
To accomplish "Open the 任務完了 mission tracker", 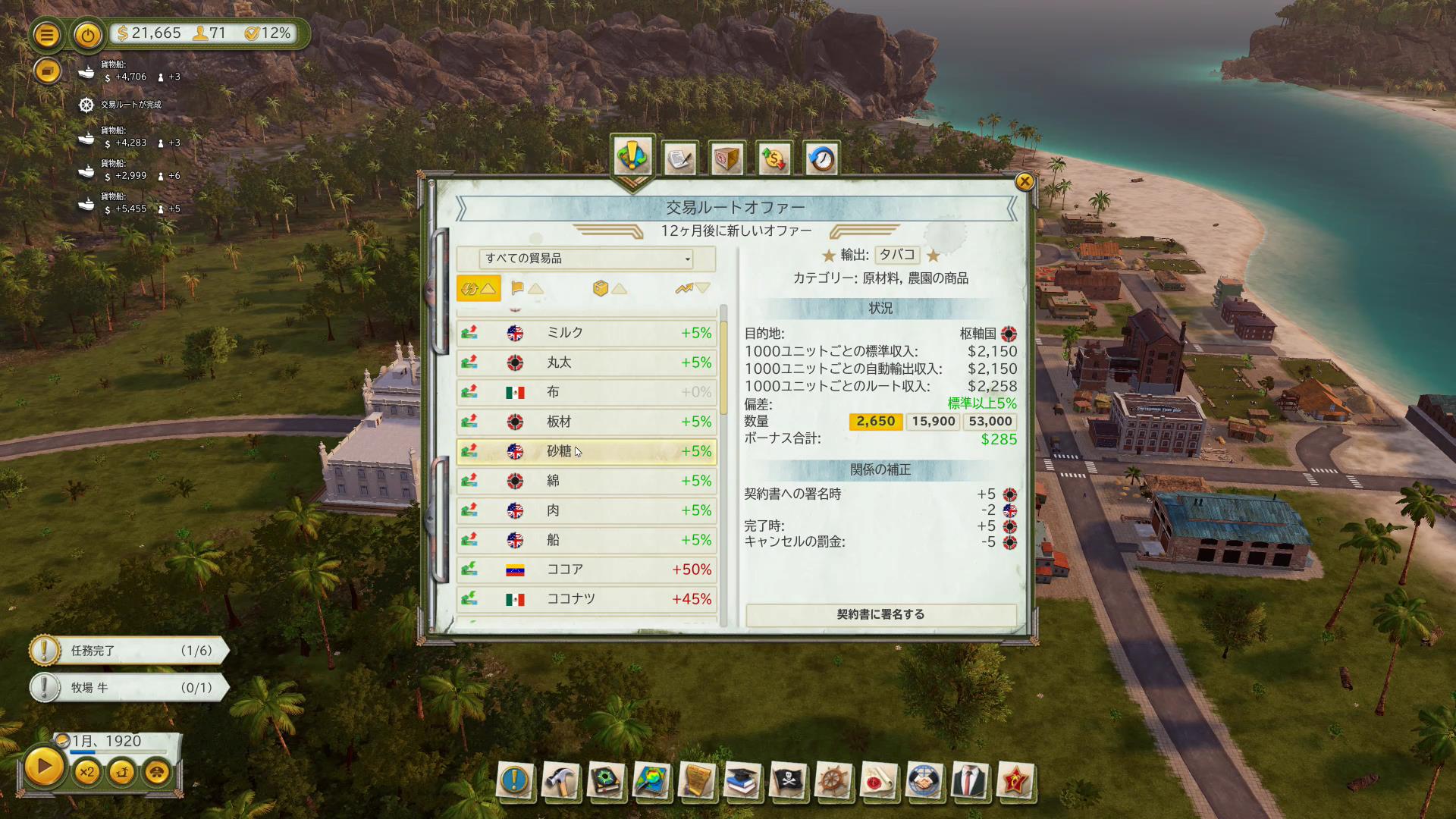I will pyautogui.click(x=129, y=651).
